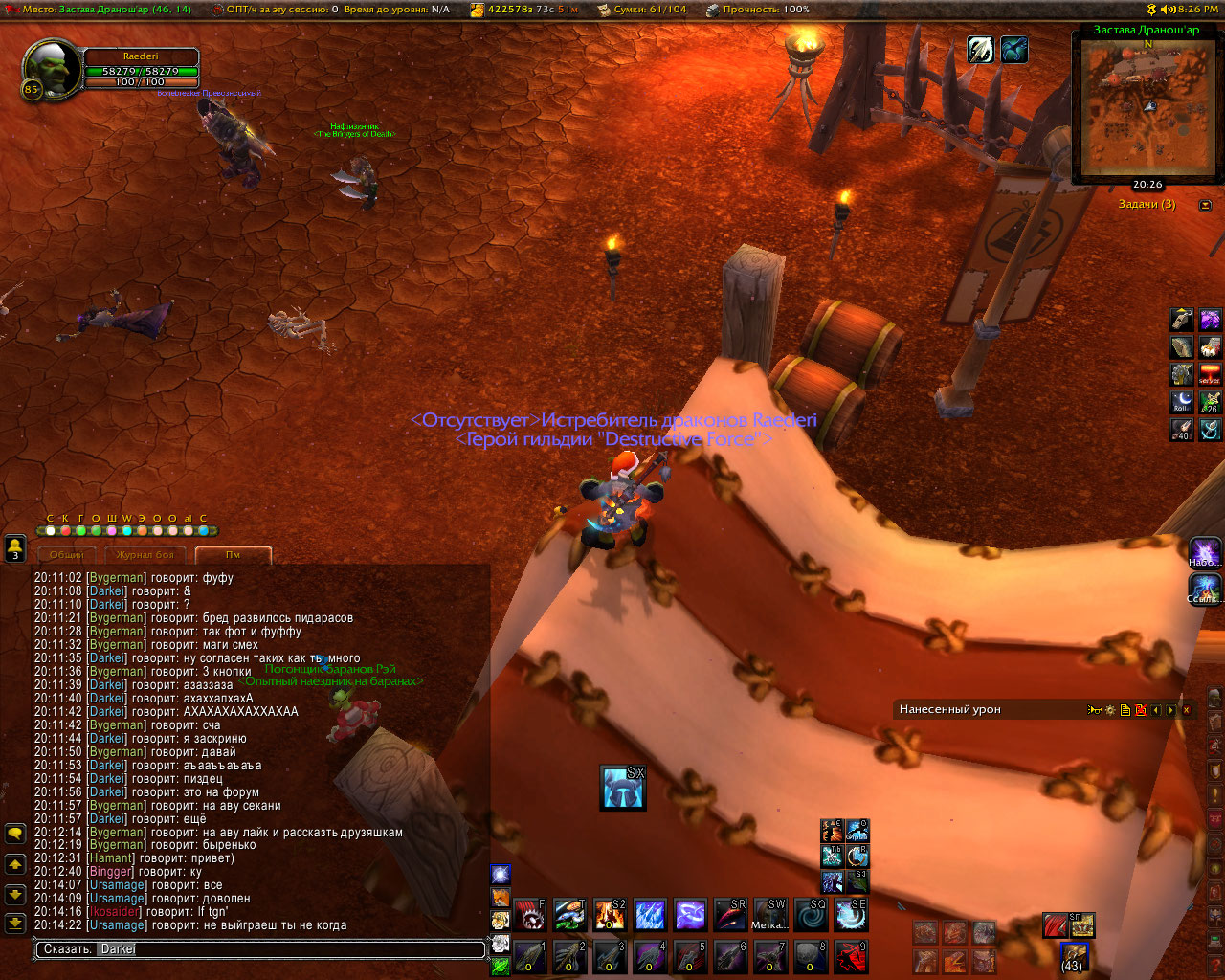
Task: Select the orange fox pet stance icon
Action: 501,897
